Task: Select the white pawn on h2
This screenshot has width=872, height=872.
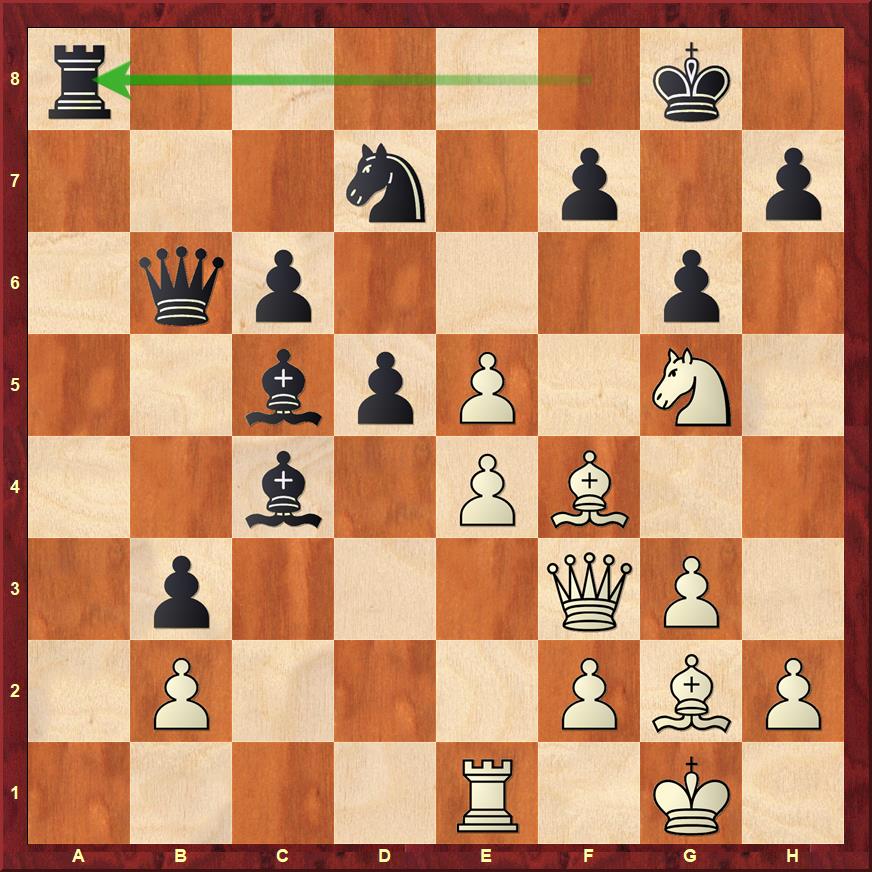Action: coord(793,692)
